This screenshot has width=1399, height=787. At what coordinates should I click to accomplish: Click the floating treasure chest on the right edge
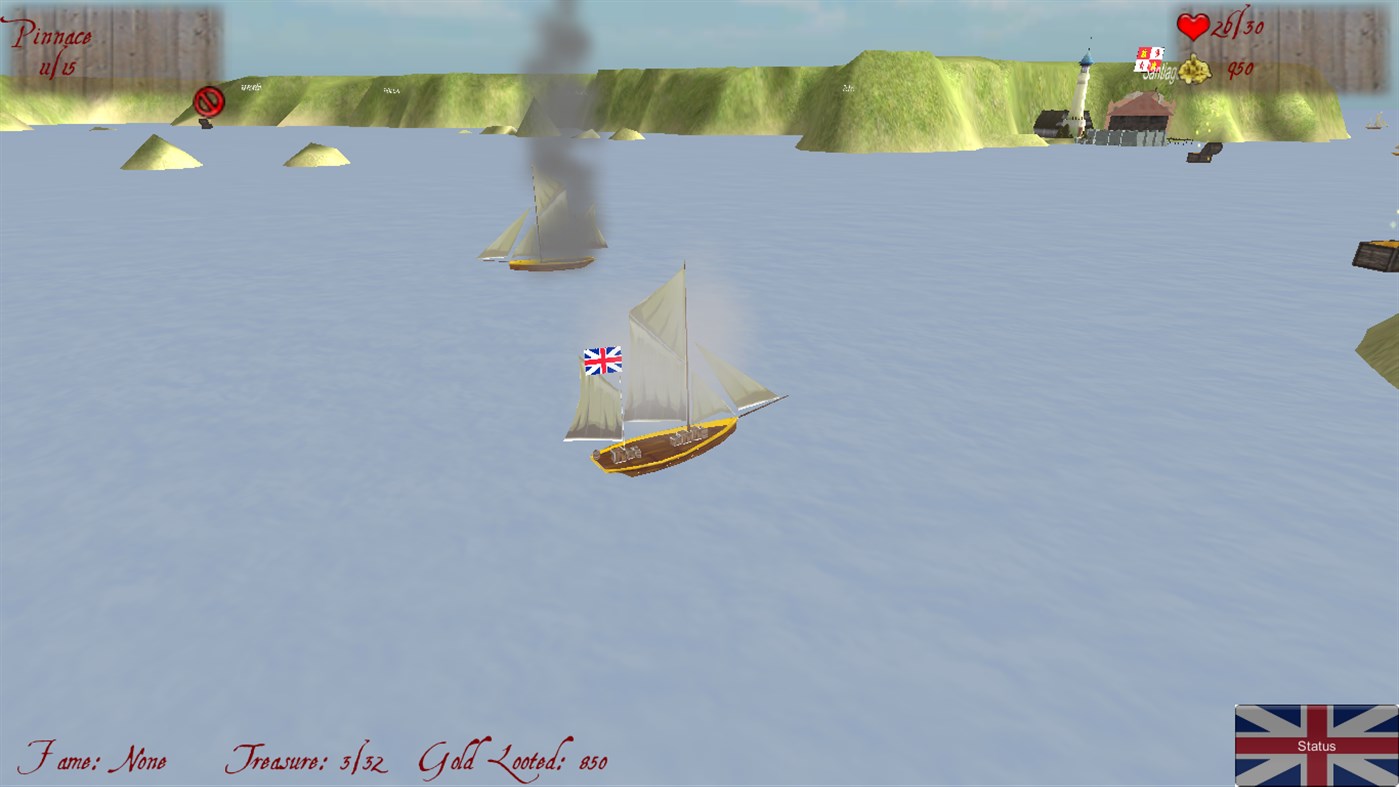[x=1378, y=255]
